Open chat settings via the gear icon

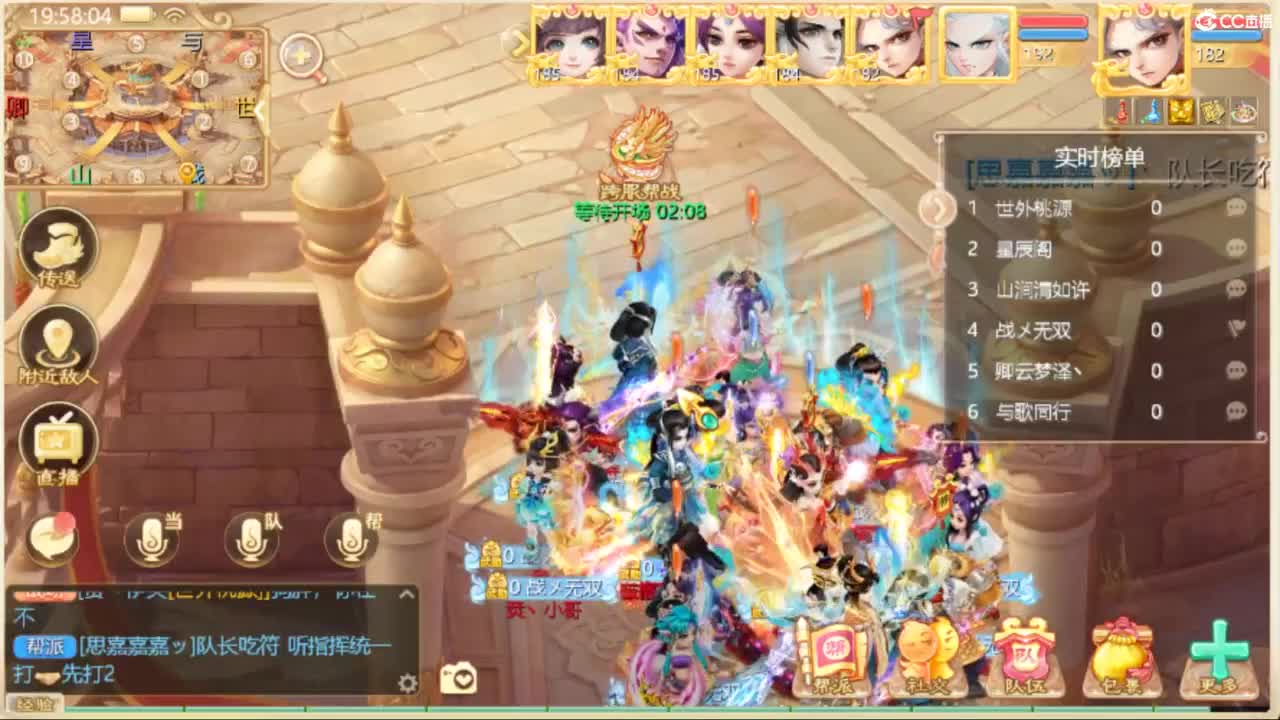pos(408,681)
